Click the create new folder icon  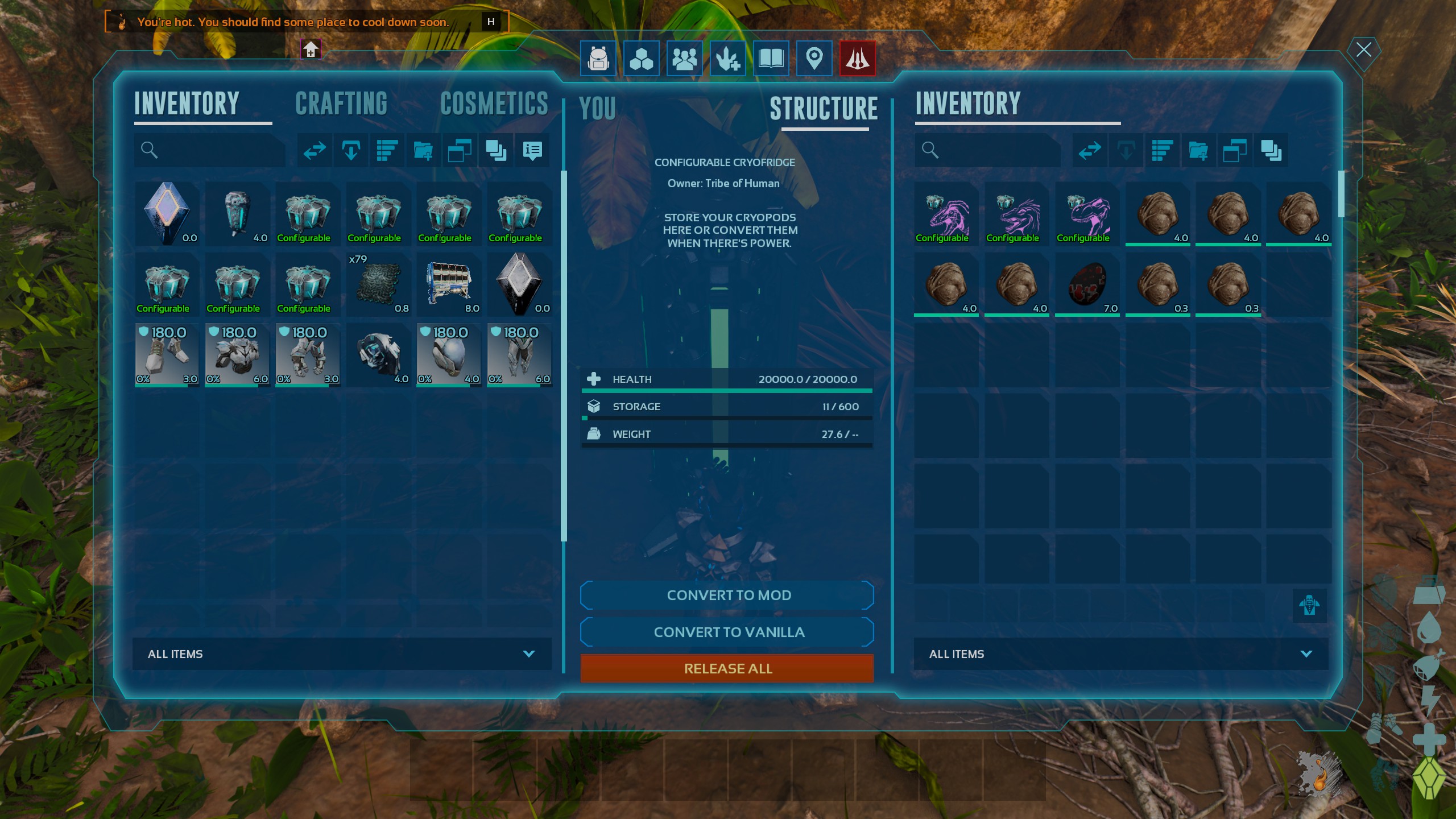(x=423, y=150)
